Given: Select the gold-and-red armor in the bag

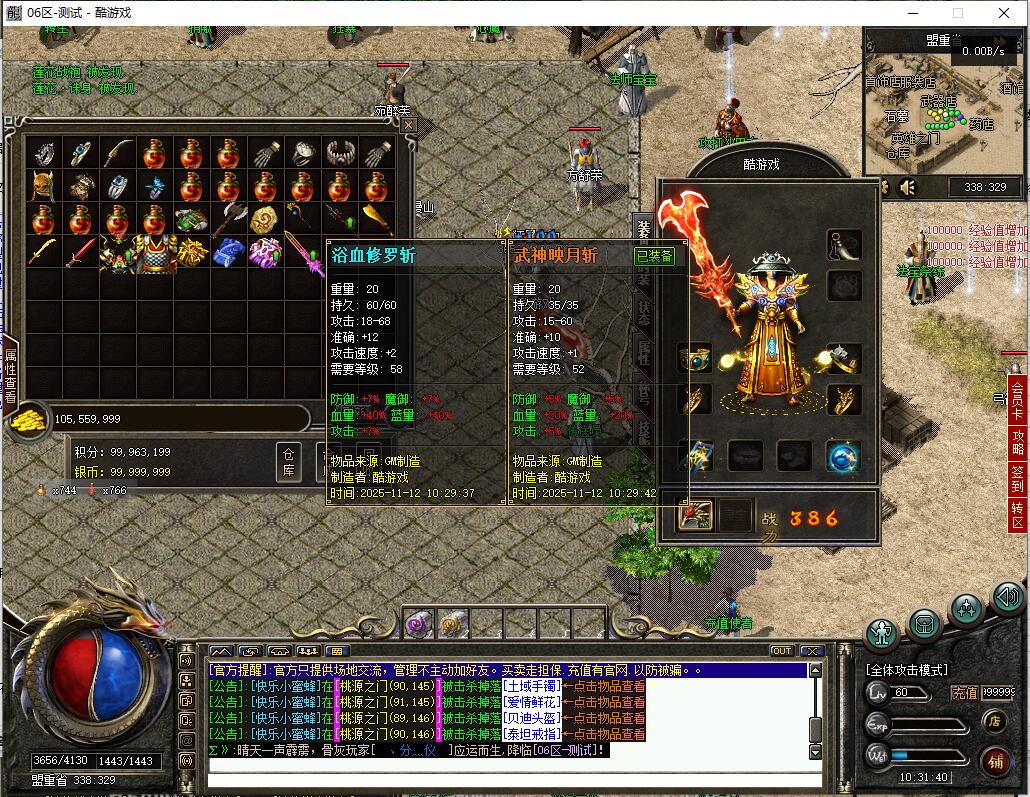Looking at the screenshot, I should point(154,253).
